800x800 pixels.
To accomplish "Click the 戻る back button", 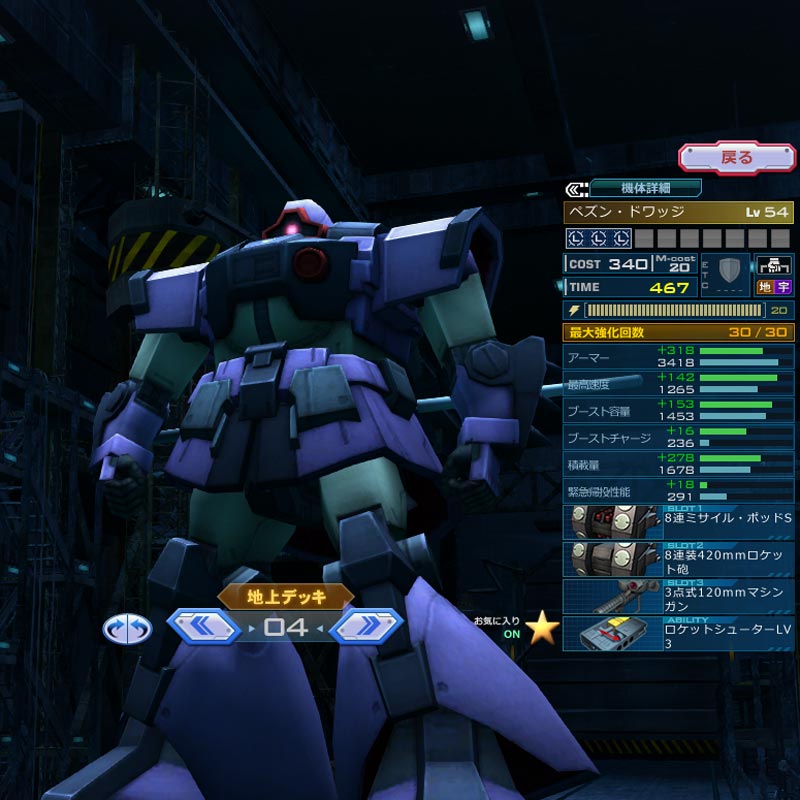I will tap(737, 157).
